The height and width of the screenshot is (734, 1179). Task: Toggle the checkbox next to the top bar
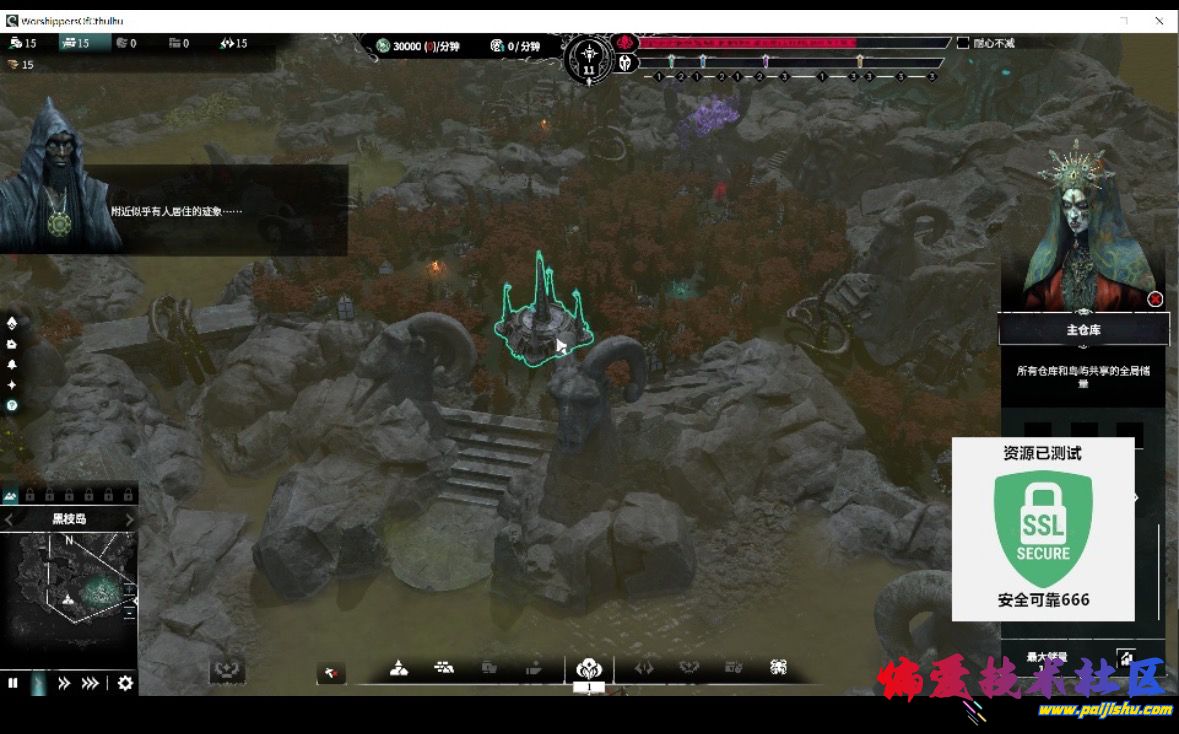(963, 43)
